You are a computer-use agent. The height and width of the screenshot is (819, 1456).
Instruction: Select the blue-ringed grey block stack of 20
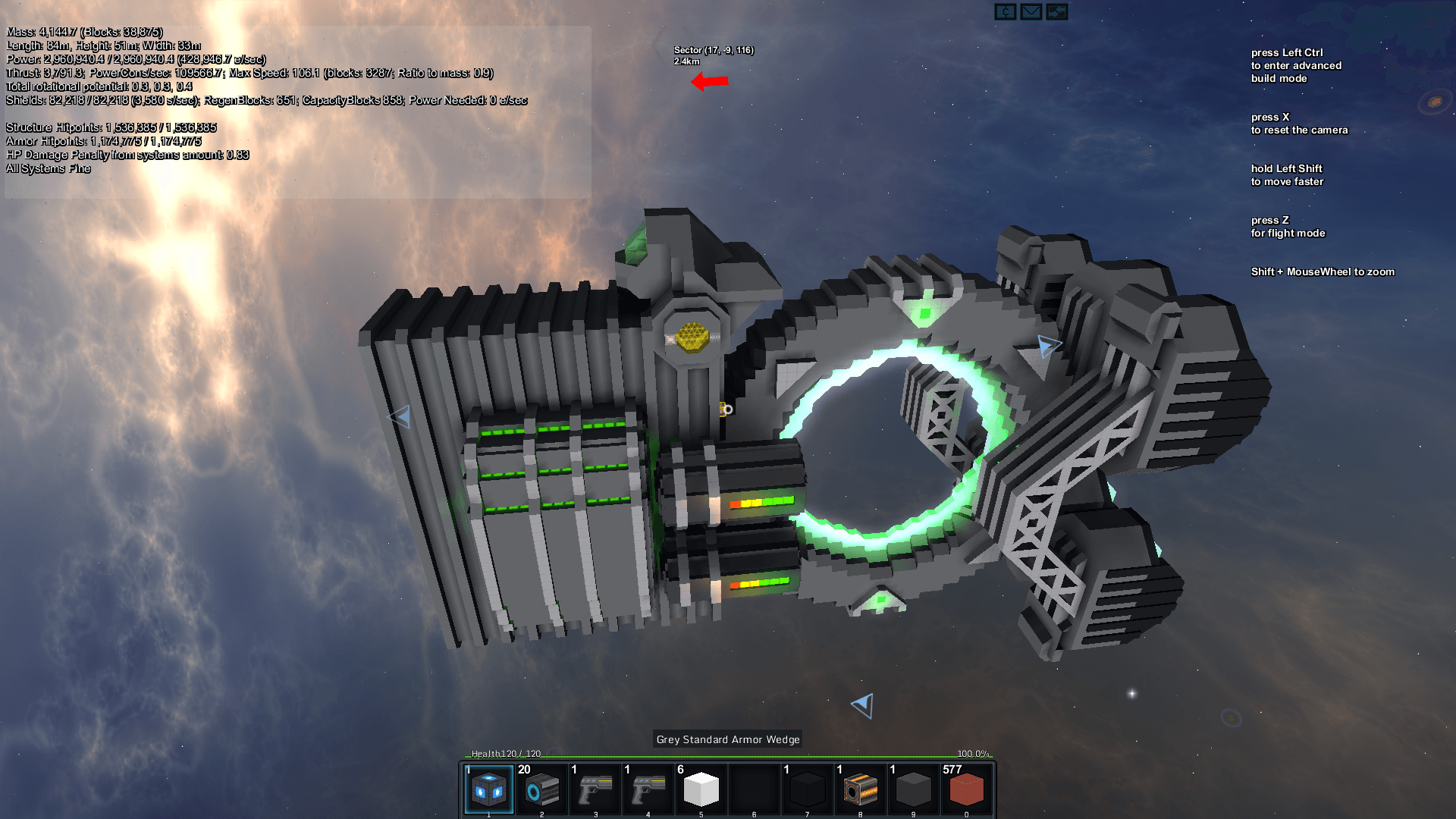tap(542, 789)
